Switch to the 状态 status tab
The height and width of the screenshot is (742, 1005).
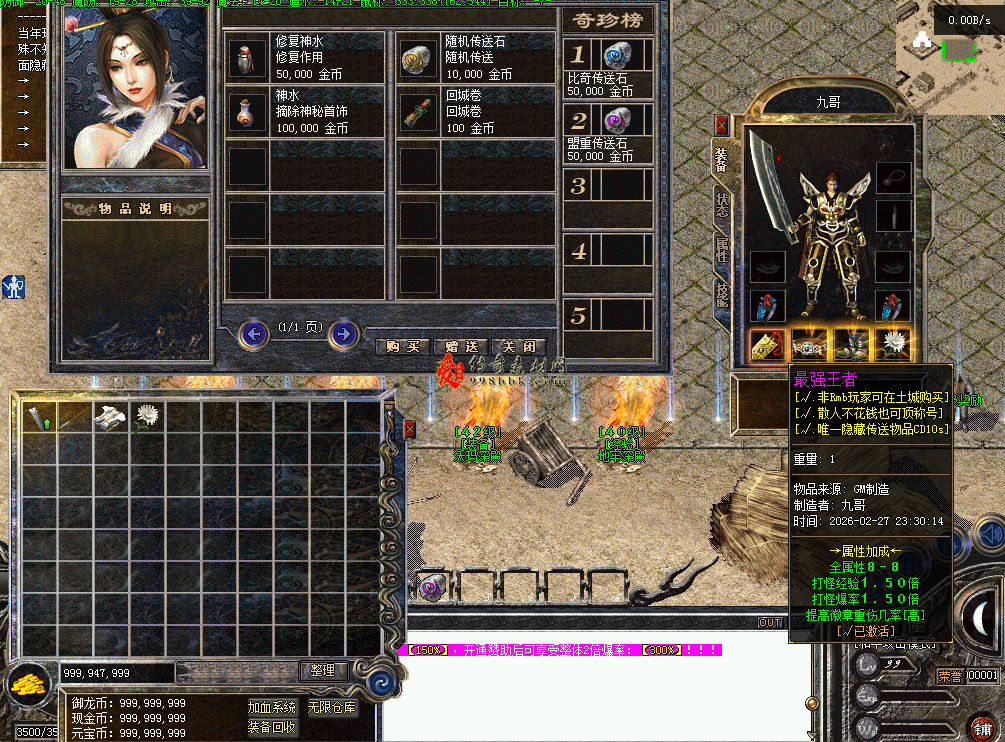click(x=721, y=205)
